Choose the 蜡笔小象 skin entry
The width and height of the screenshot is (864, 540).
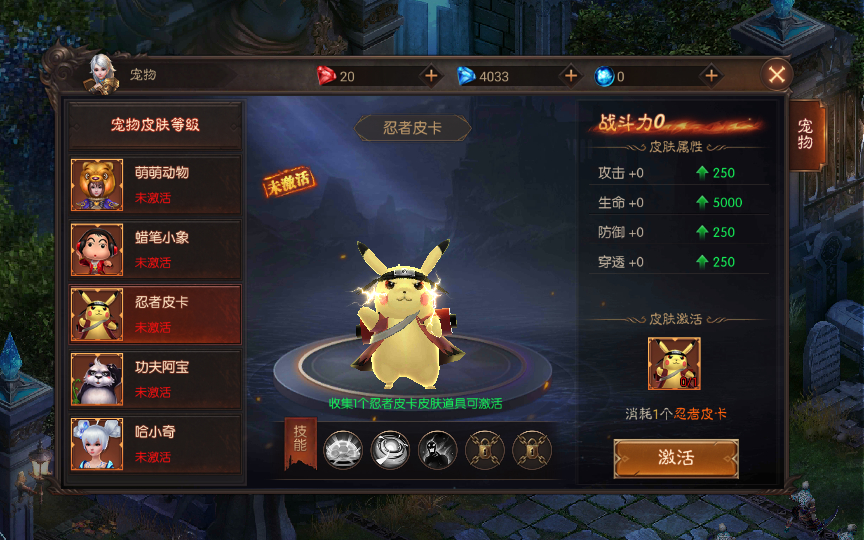point(155,249)
